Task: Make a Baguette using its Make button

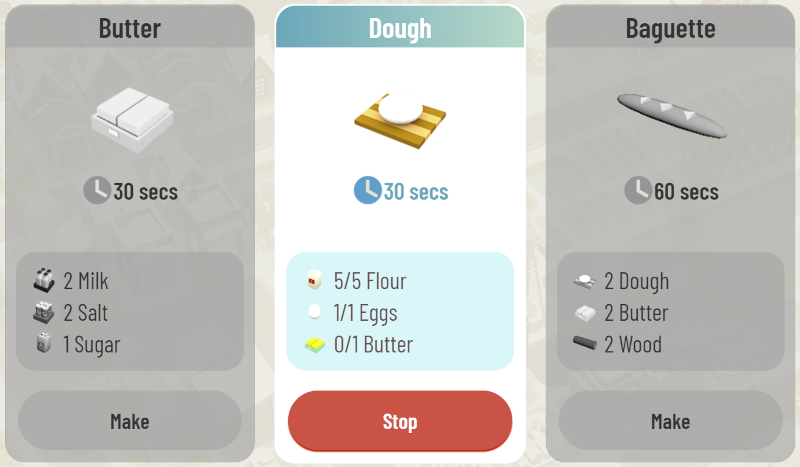Action: pos(670,421)
